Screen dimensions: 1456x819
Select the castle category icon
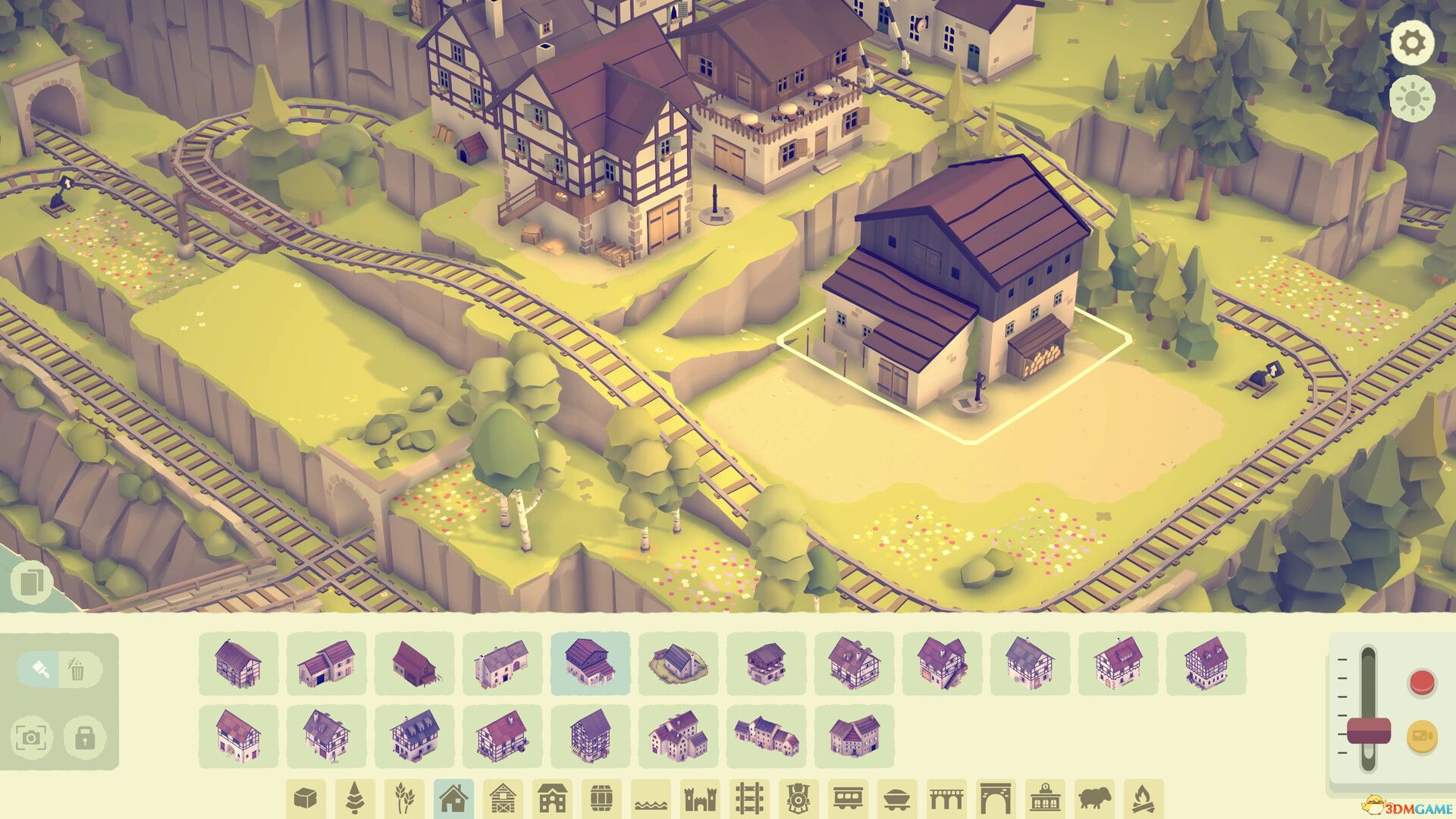(x=701, y=797)
